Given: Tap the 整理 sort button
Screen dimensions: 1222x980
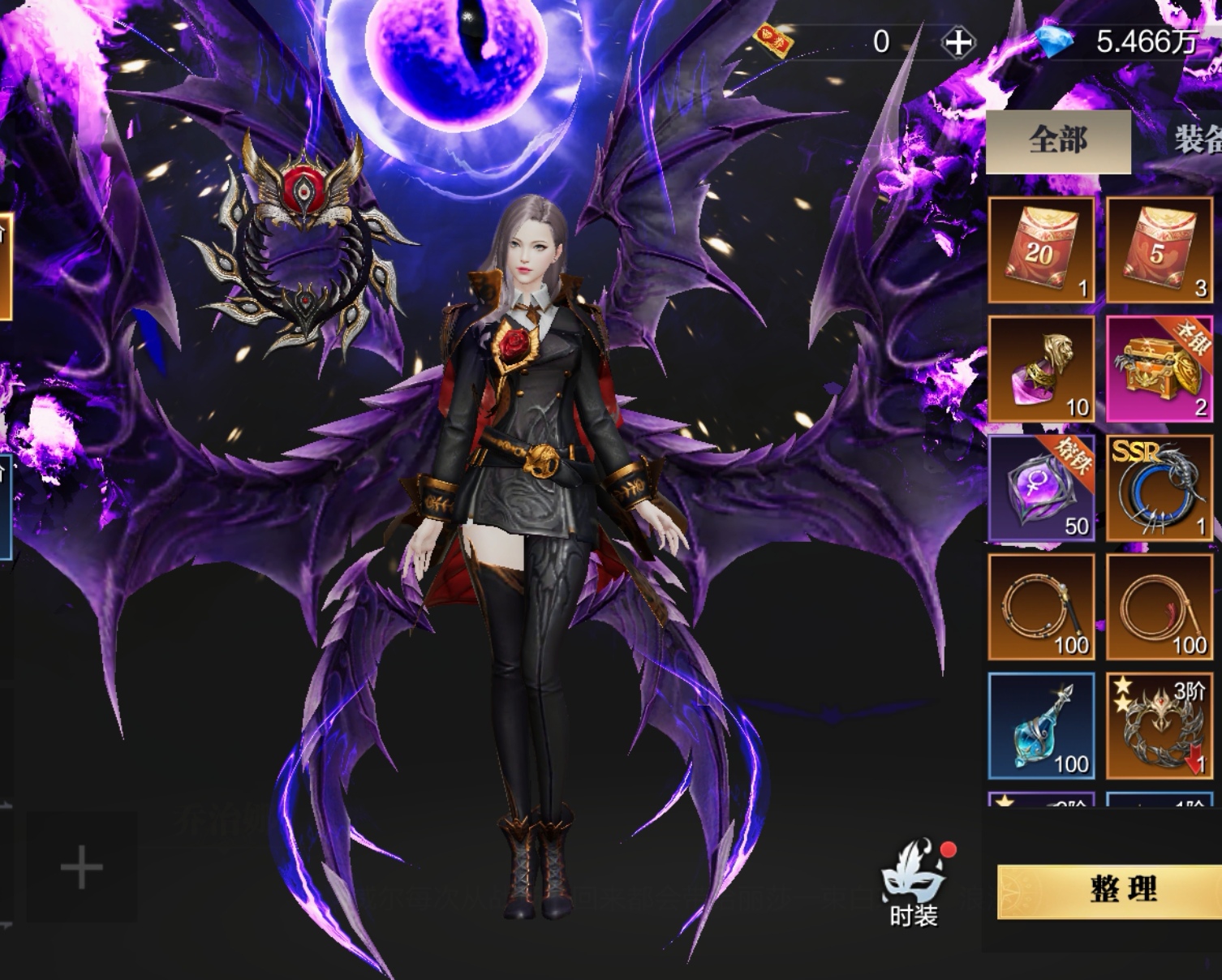Looking at the screenshot, I should (1122, 890).
